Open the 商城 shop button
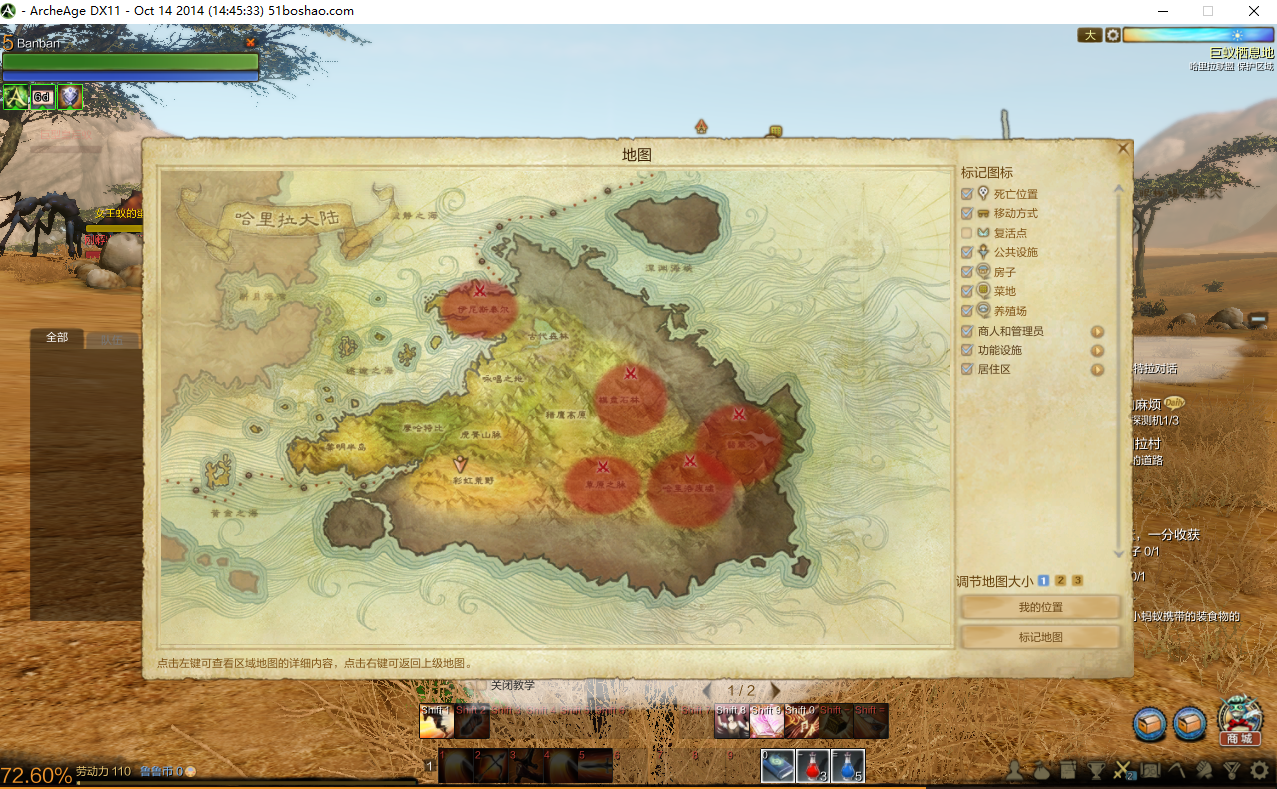 tap(1239, 720)
